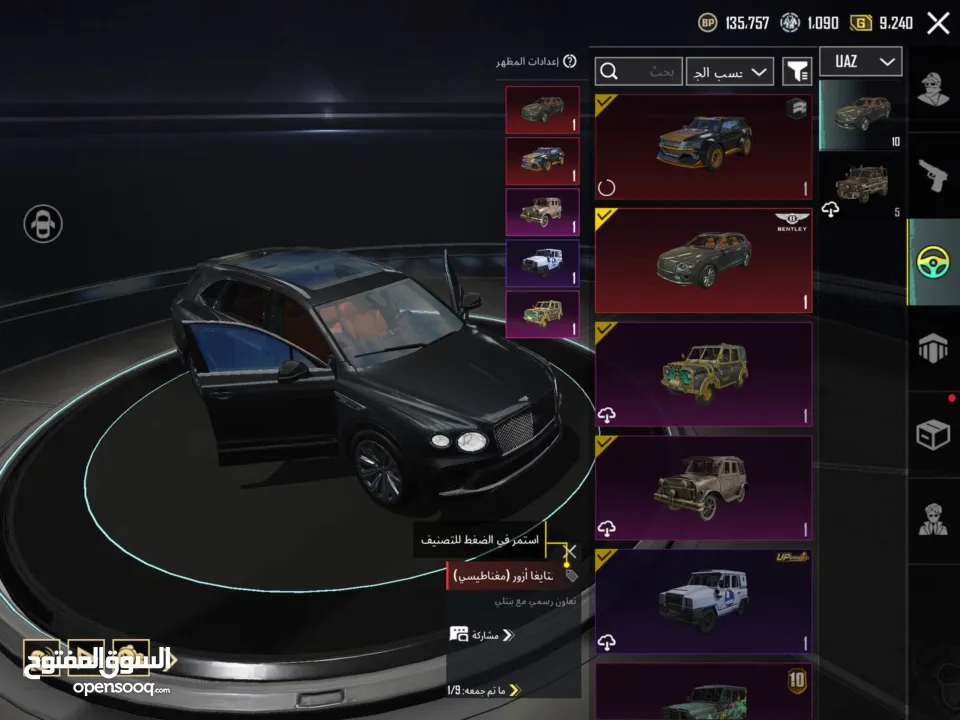Select the steering wheel vehicles tab
960x720 pixels.
(x=933, y=262)
